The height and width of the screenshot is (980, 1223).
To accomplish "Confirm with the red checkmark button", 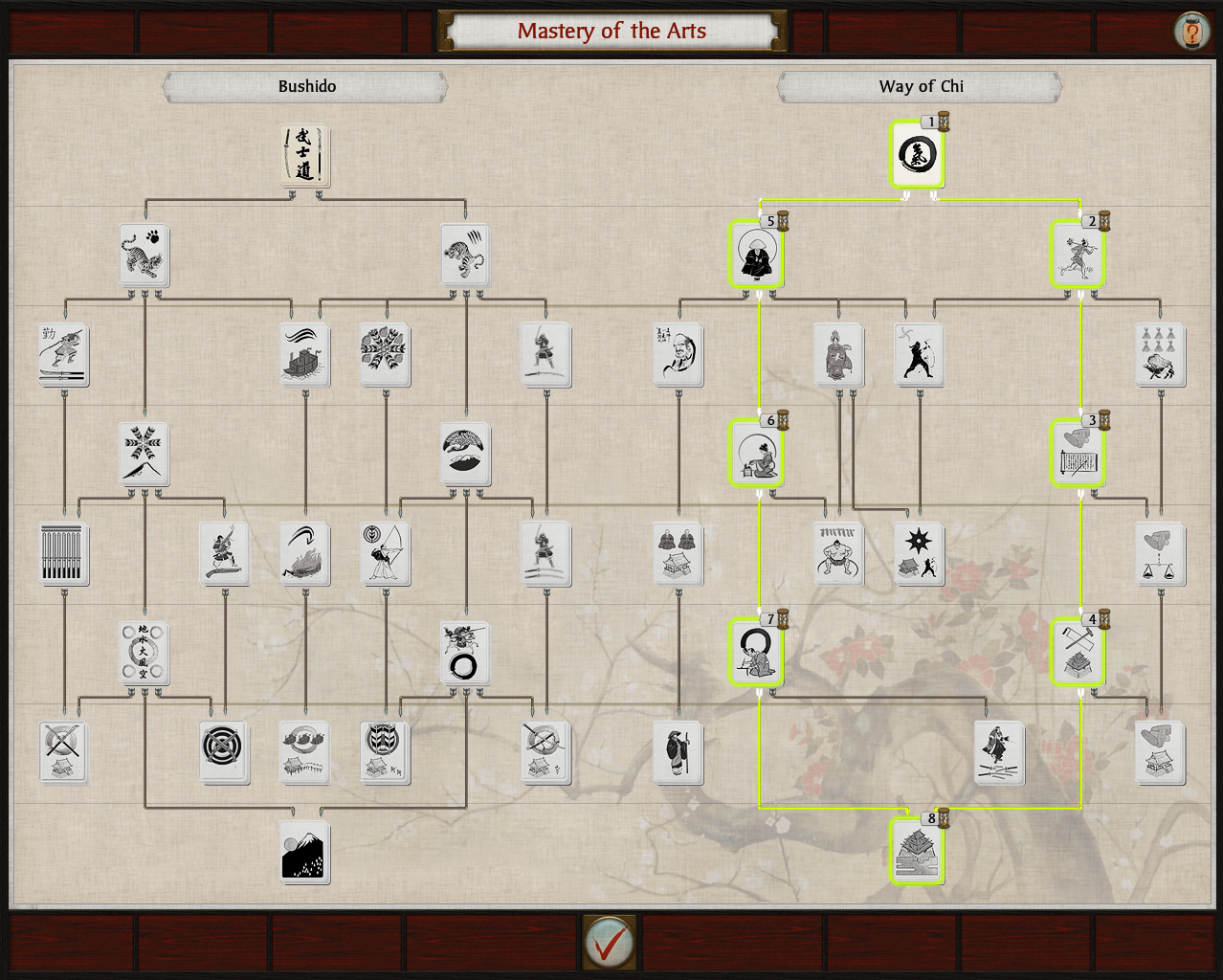I will pos(609,944).
